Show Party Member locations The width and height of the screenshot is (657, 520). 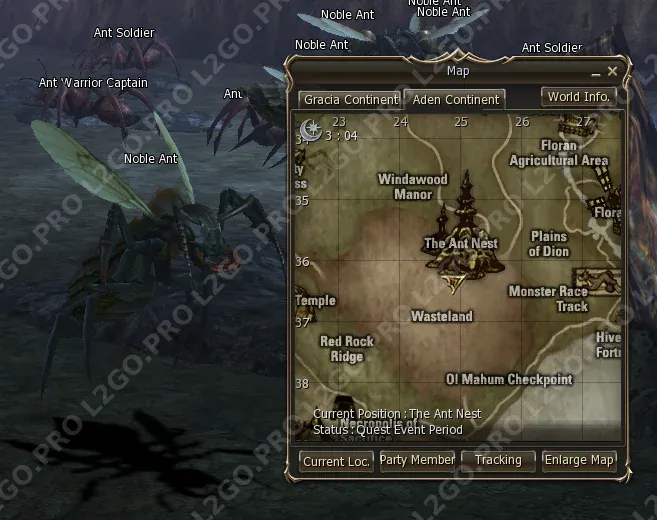[x=417, y=460]
